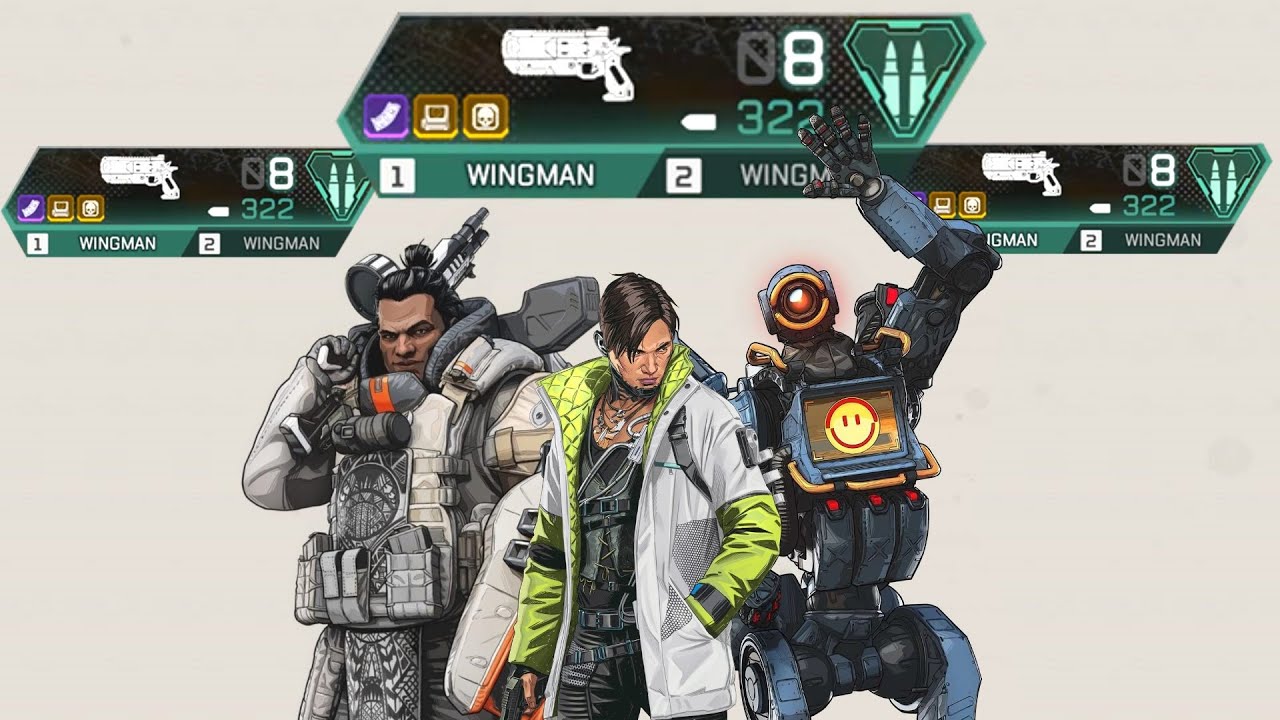Image resolution: width=1280 pixels, height=720 pixels.
Task: Toggle the gold magazine attachment on left HUD
Action: (x=59, y=209)
